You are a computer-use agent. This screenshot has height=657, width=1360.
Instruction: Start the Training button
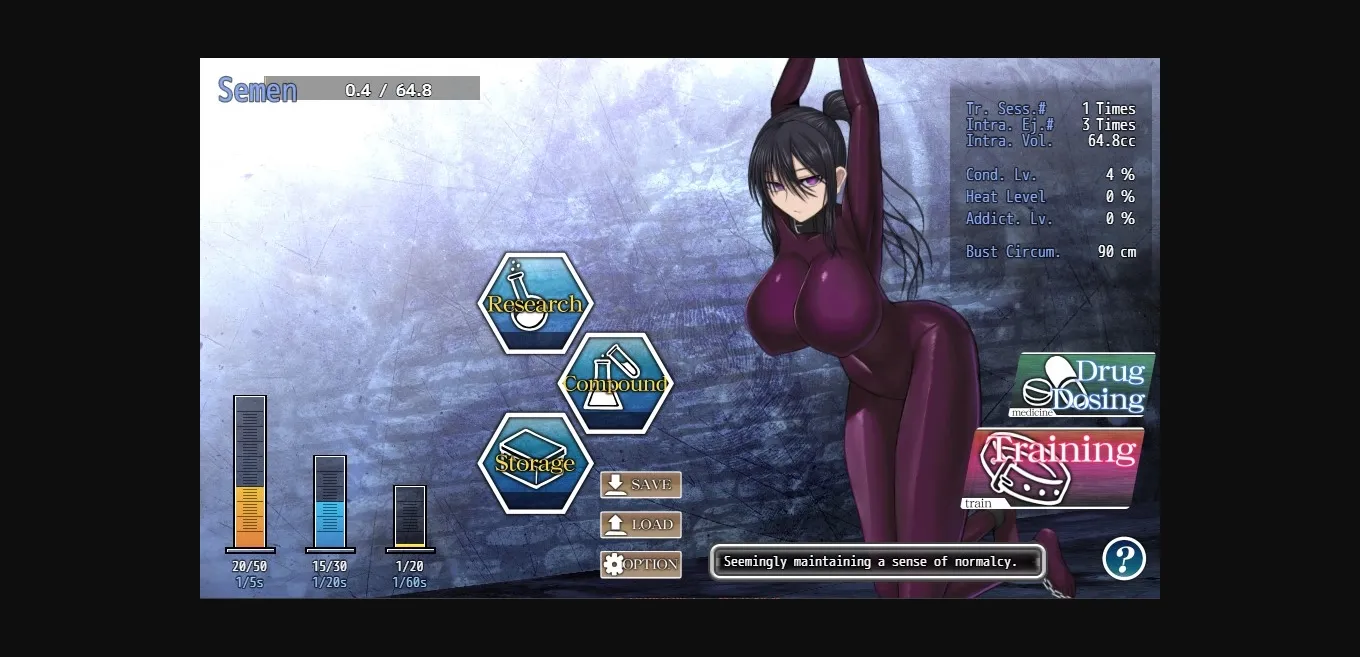click(1053, 468)
